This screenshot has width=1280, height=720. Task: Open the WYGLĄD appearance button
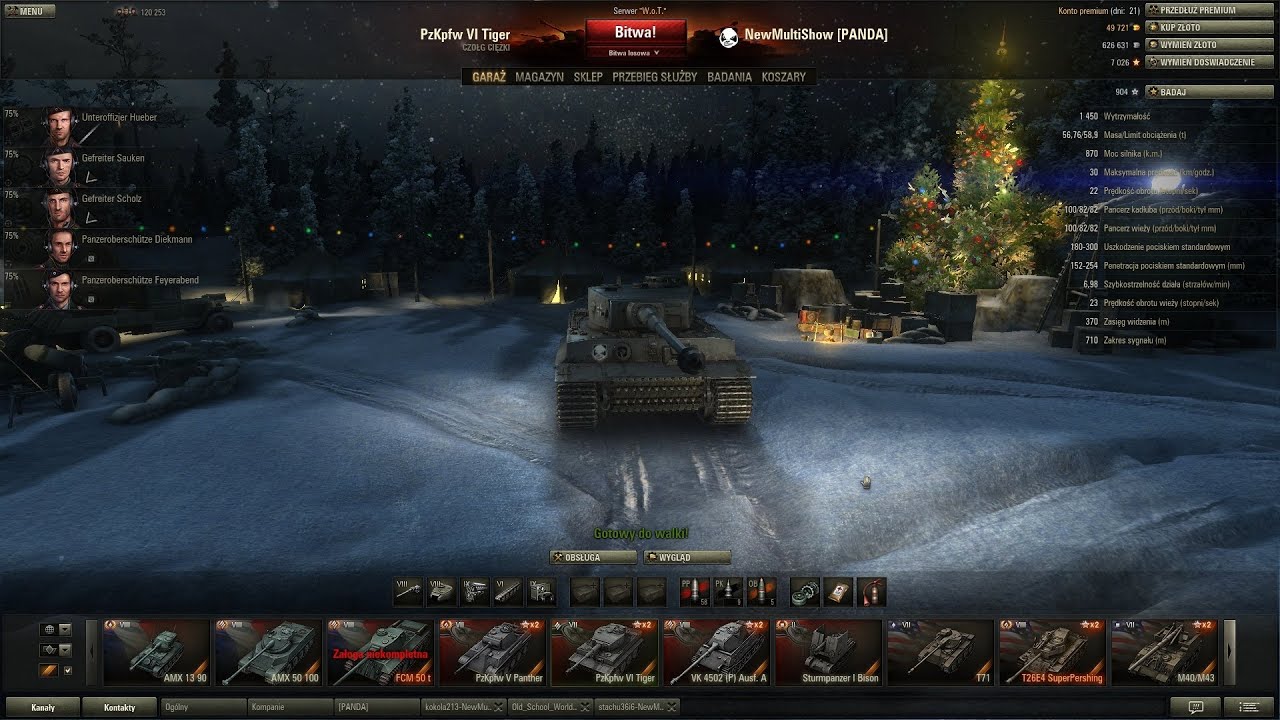(x=687, y=557)
